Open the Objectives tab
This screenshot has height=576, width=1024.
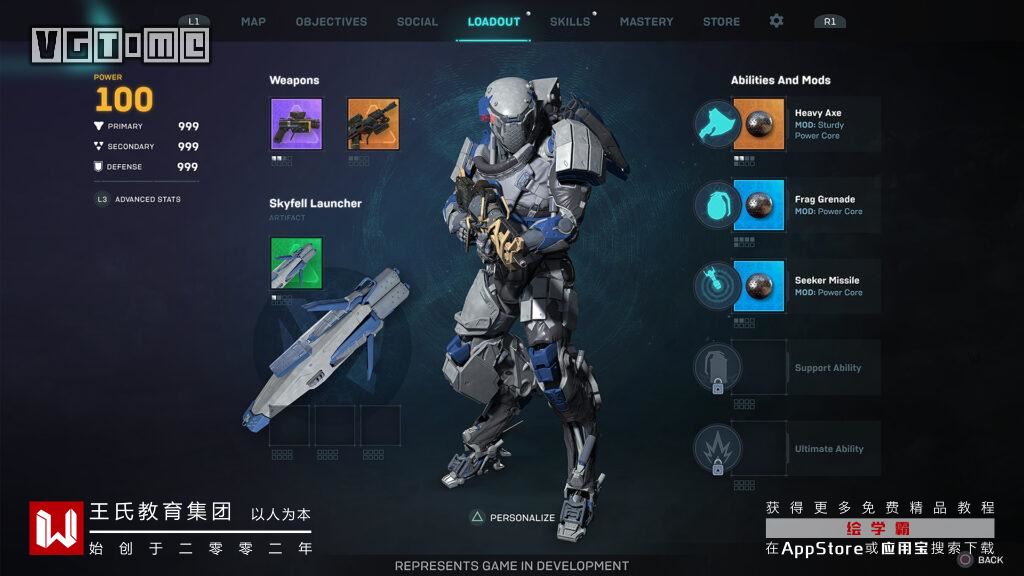[x=331, y=22]
